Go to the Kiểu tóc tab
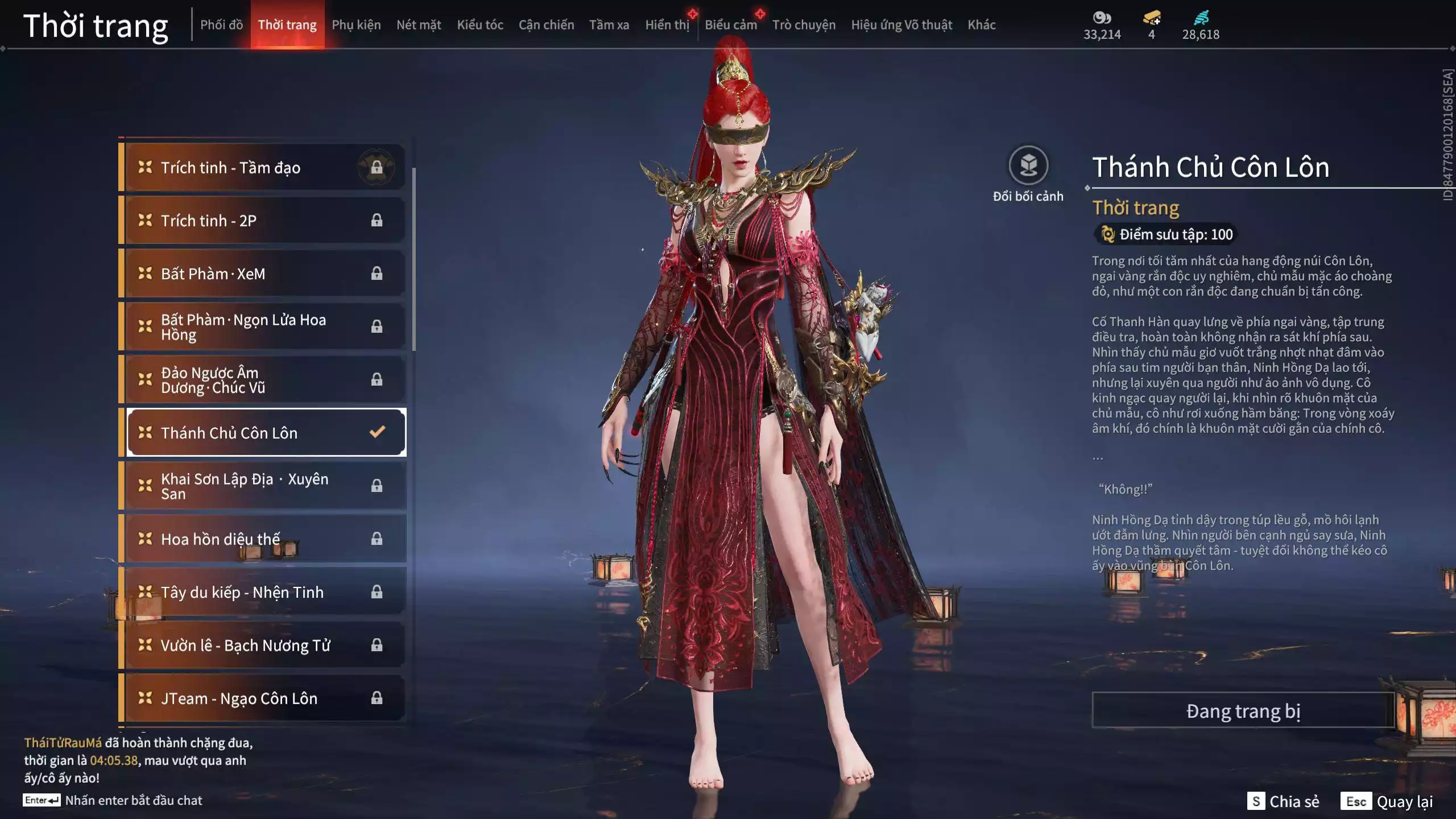 tap(480, 25)
